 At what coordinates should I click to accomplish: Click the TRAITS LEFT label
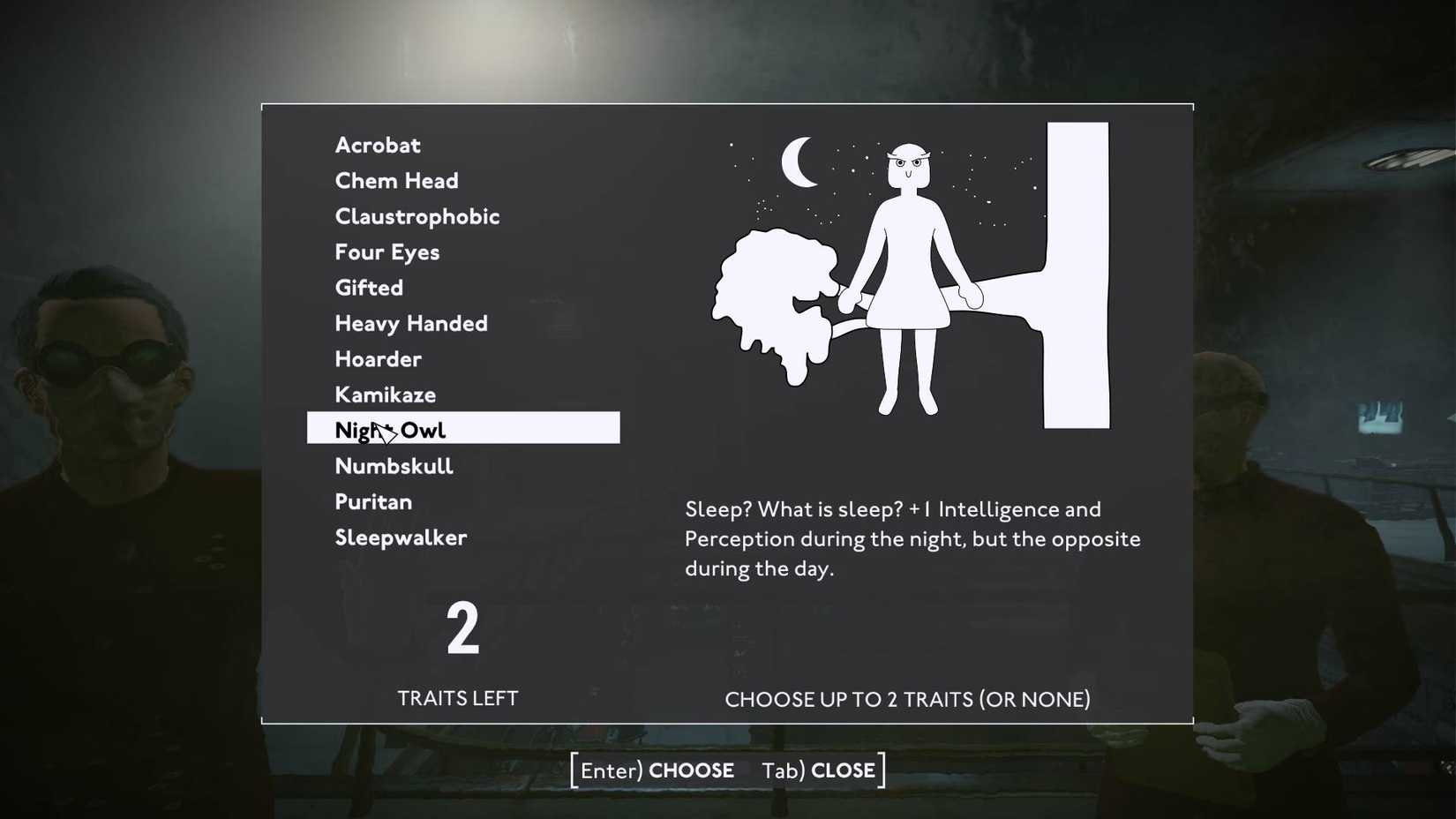458,698
